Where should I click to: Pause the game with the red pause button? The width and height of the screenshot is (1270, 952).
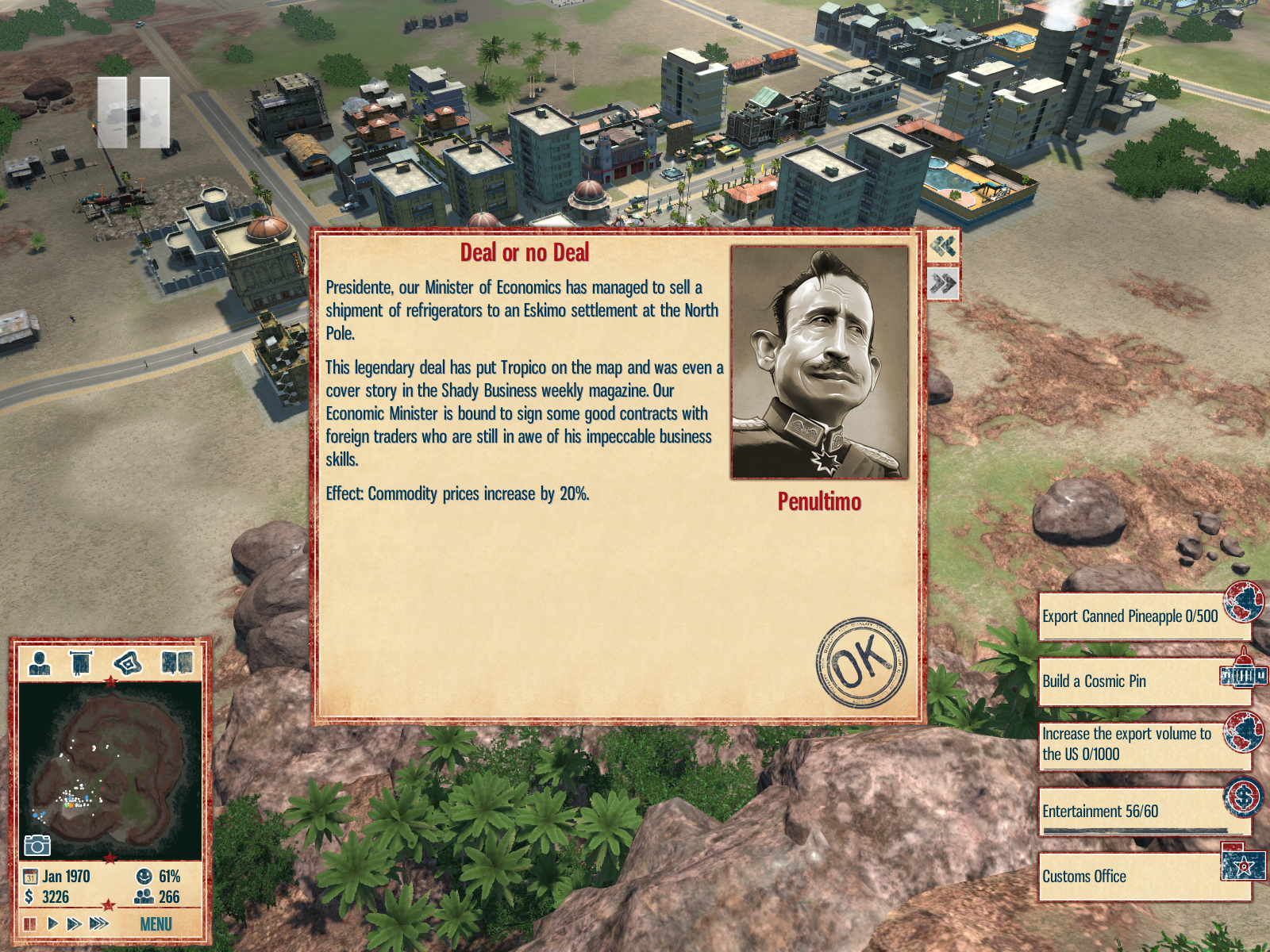coord(29,923)
